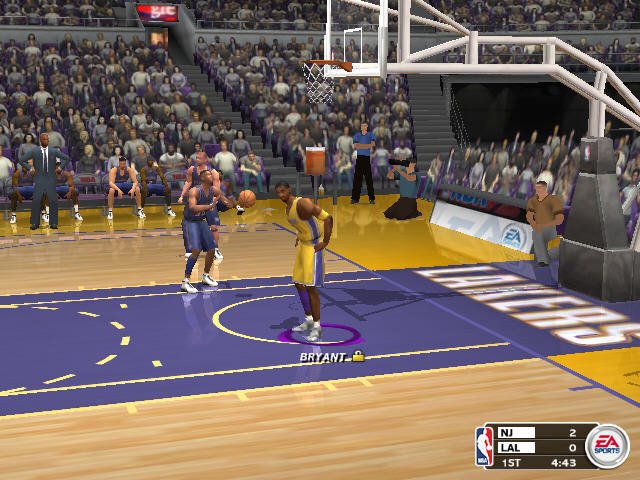This screenshot has width=640, height=480.
Task: Click the EA Sports logo on the scoreboard
Action: 606,443
